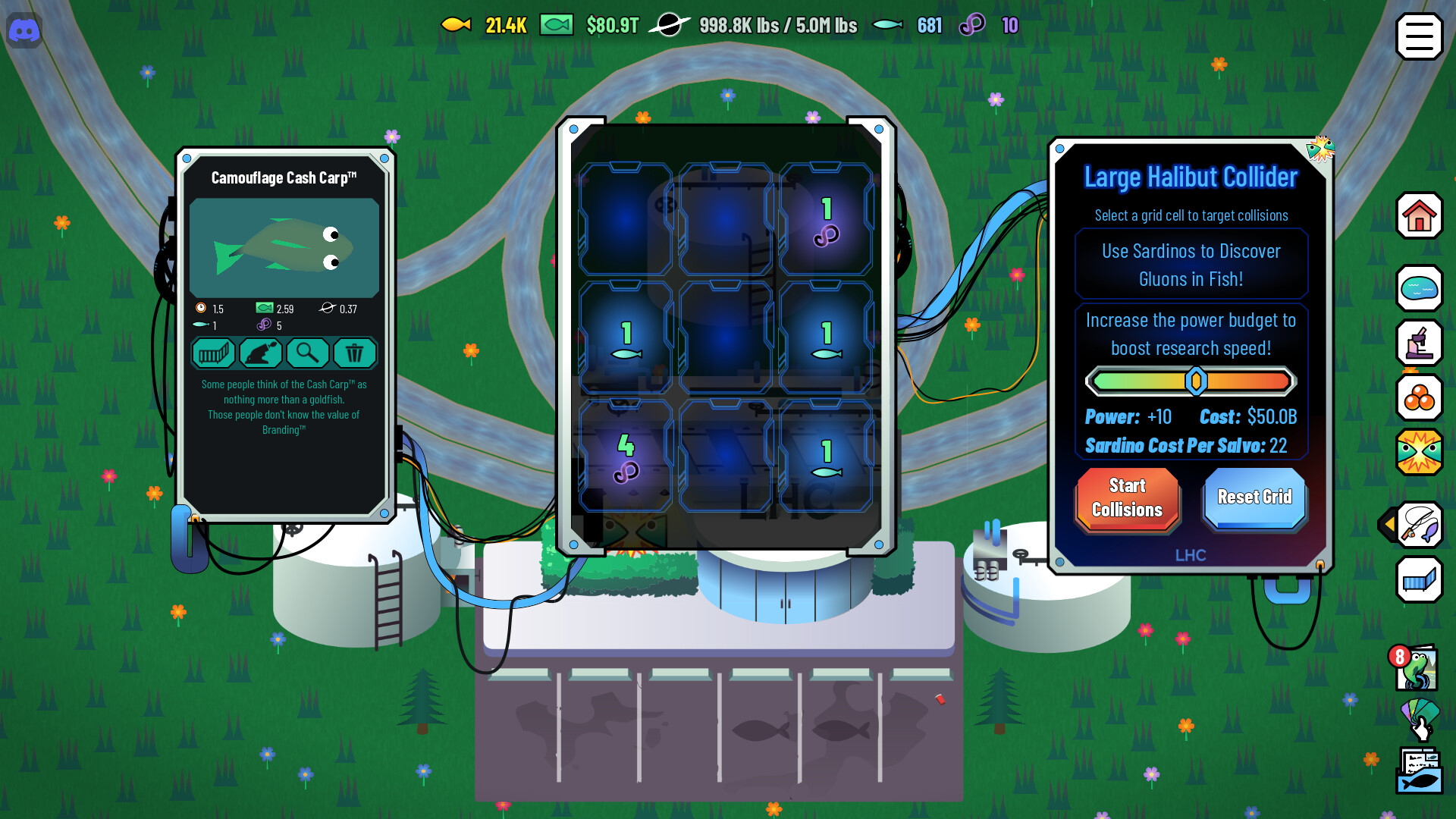The height and width of the screenshot is (819, 1456).
Task: Open the microscope research panel
Action: [x=1419, y=344]
